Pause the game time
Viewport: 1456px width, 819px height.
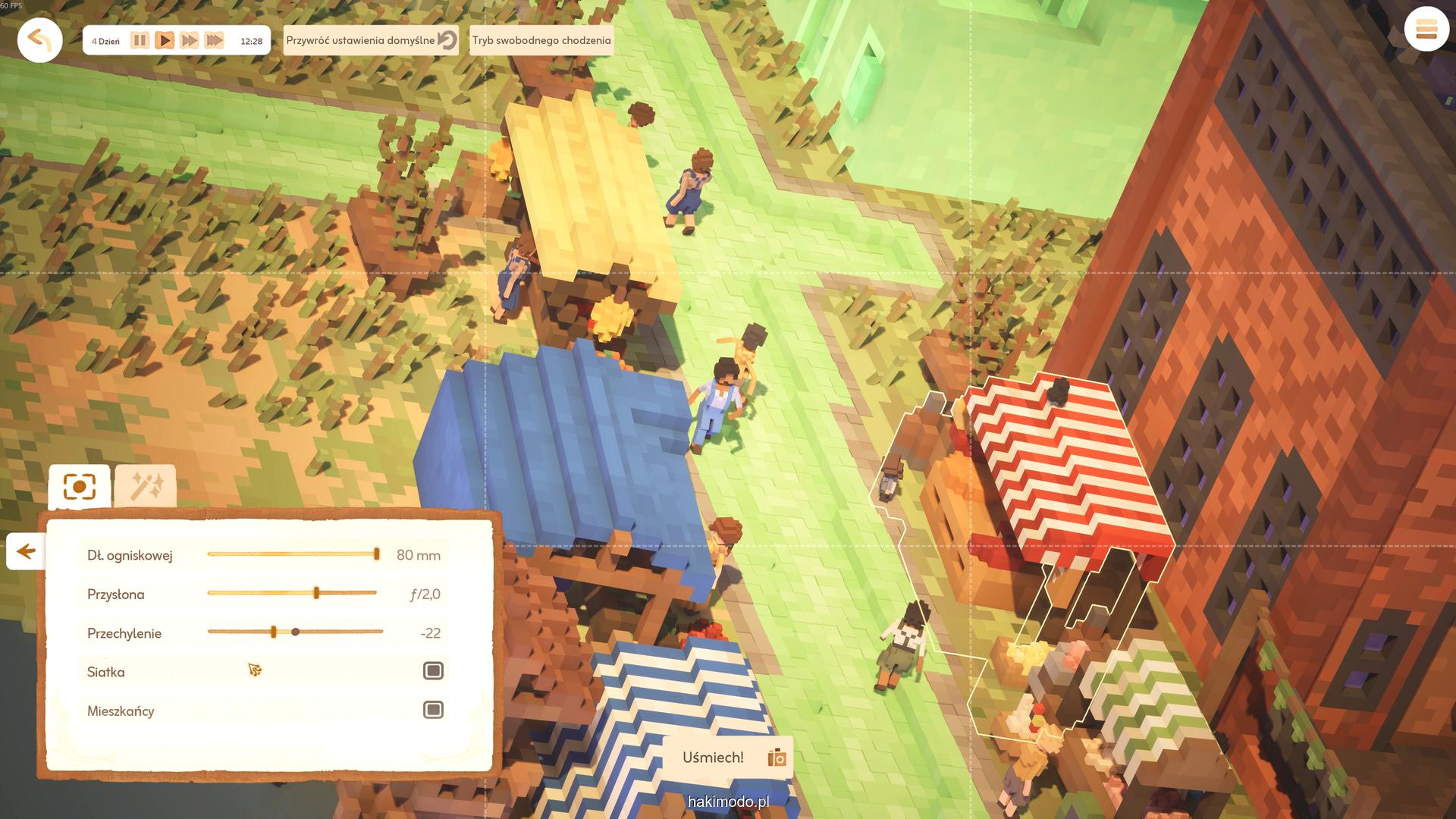(140, 40)
